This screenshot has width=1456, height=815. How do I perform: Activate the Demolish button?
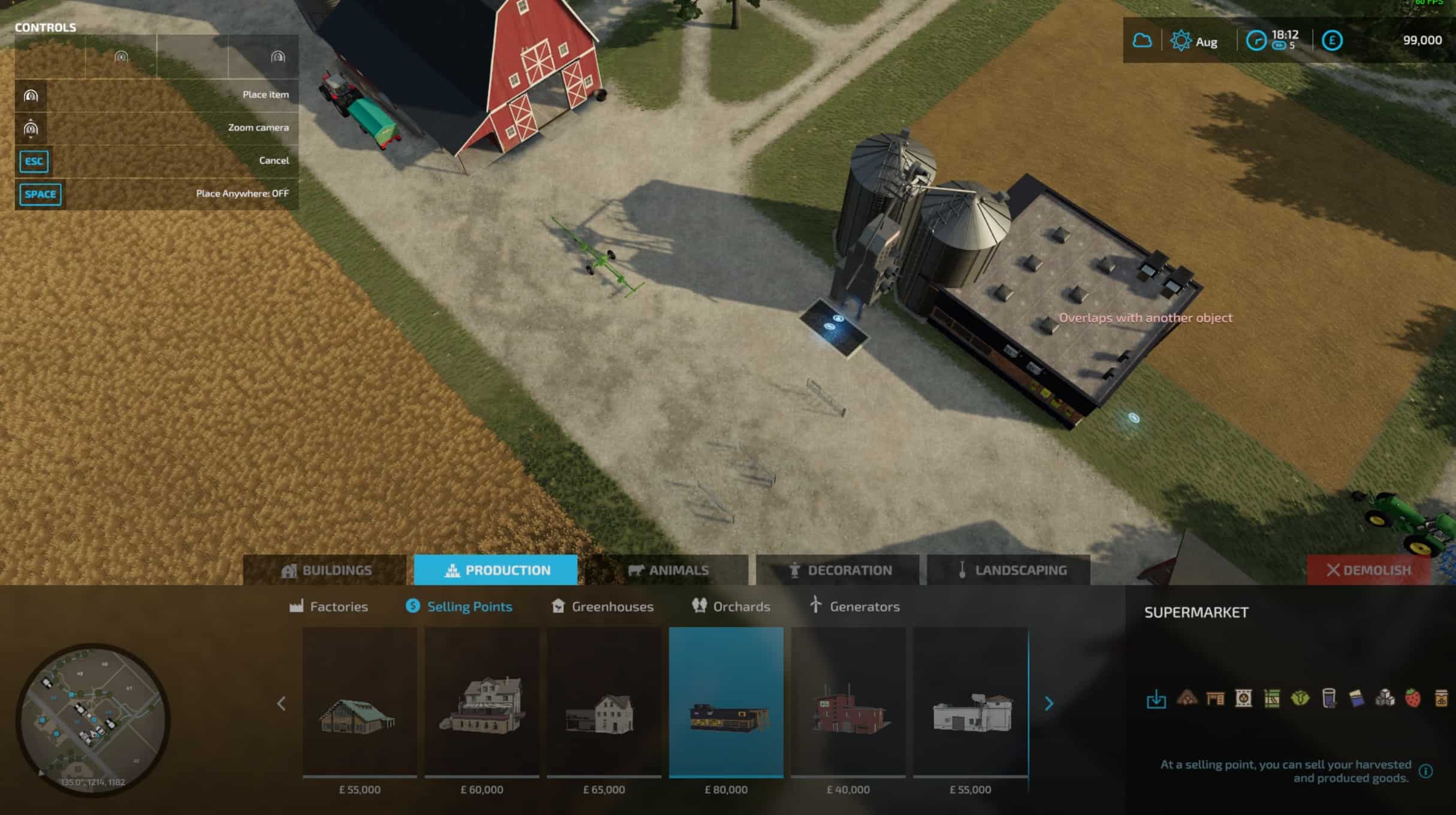tap(1369, 570)
